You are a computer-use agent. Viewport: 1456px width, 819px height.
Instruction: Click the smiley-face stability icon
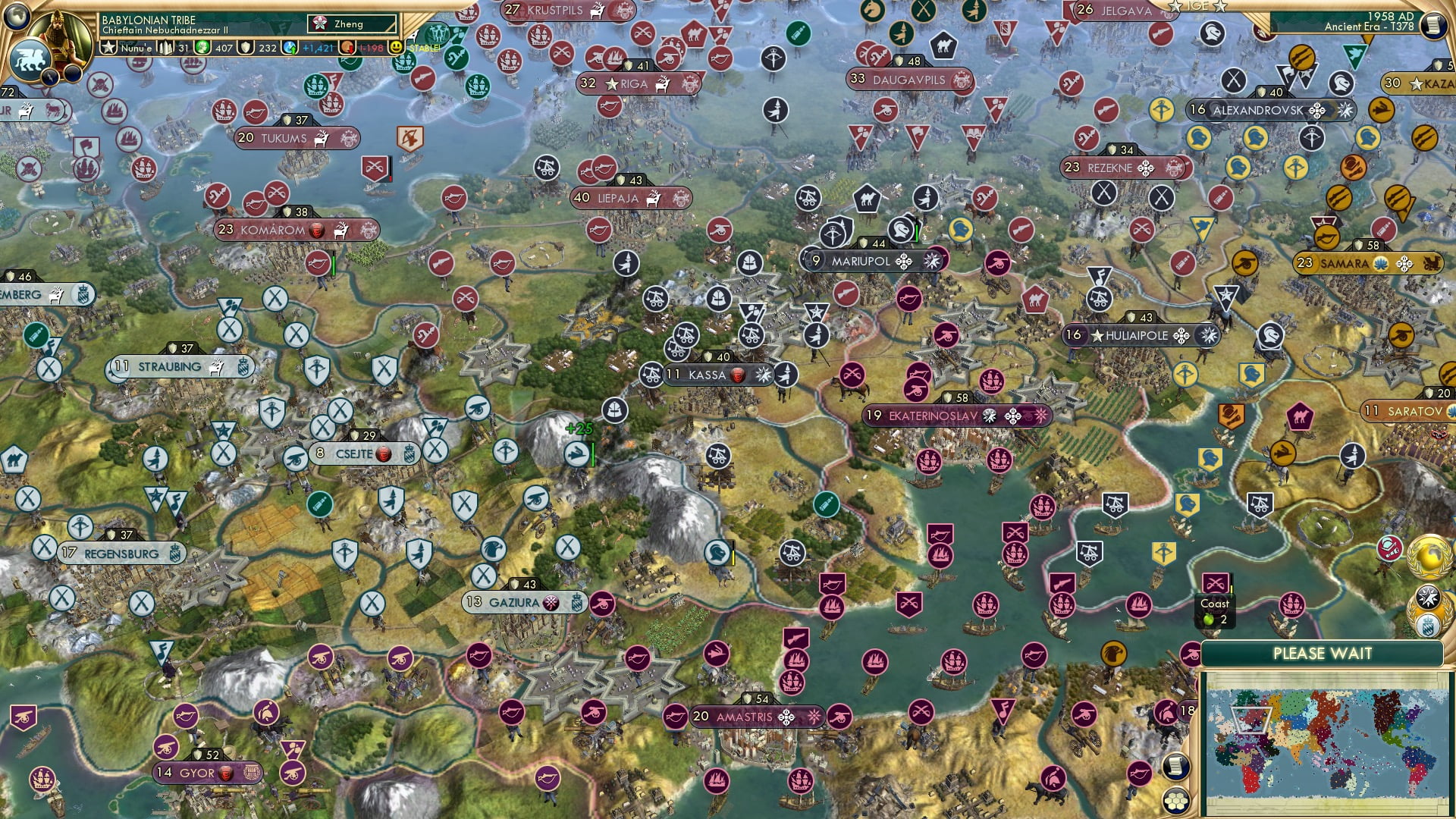click(395, 47)
